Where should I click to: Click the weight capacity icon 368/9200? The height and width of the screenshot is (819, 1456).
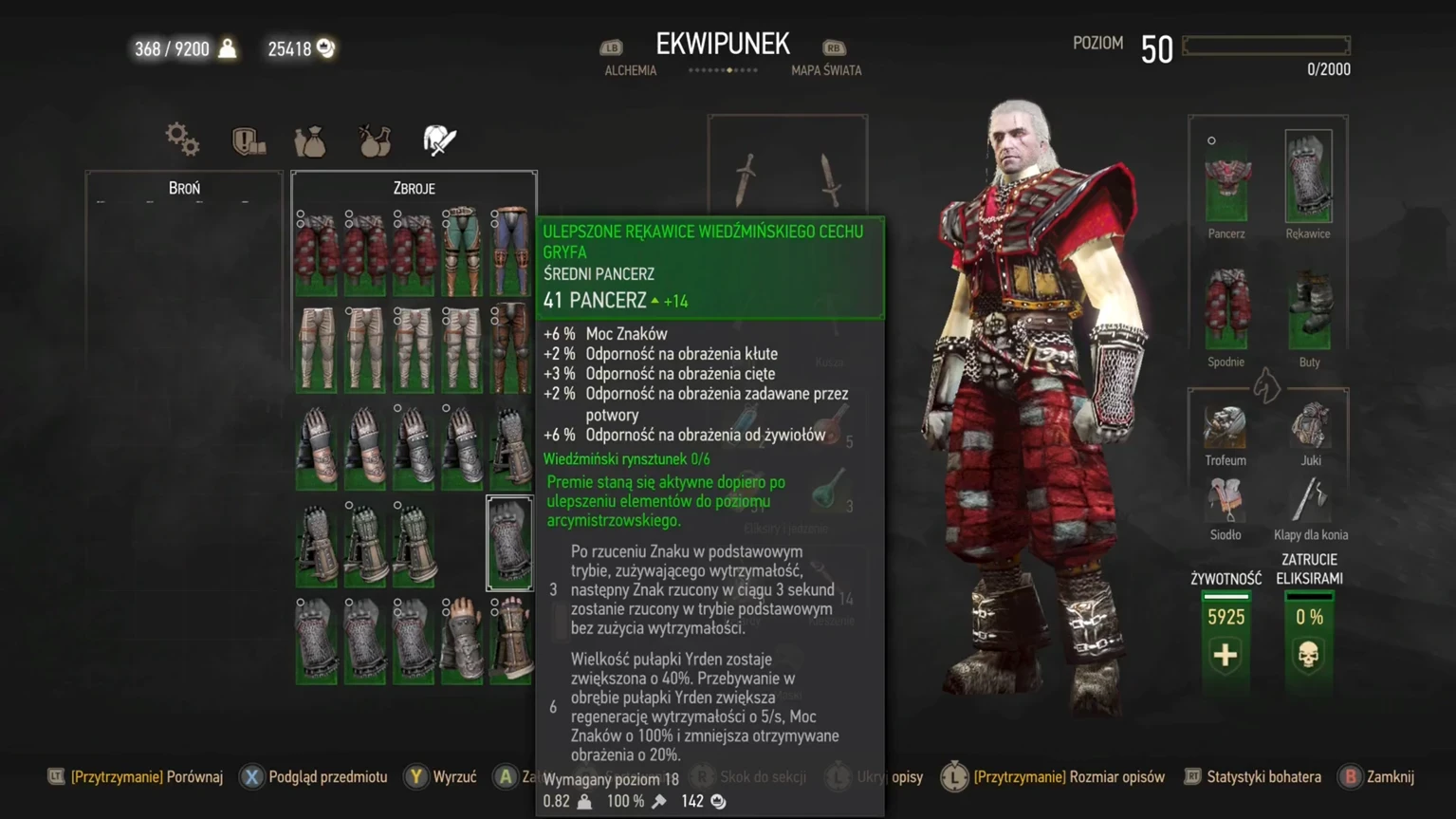coord(226,48)
